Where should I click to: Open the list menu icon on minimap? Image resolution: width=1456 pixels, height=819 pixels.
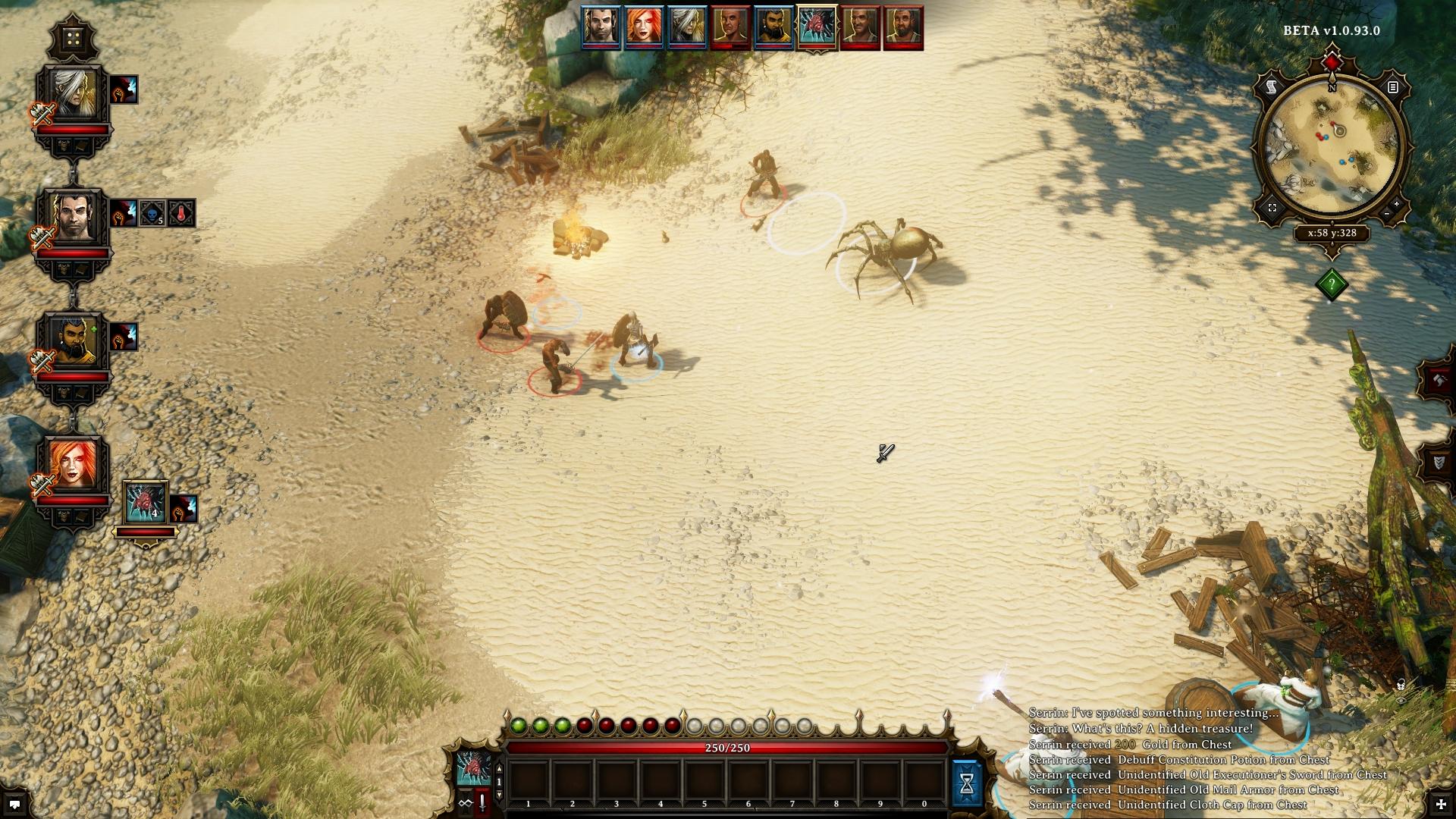tap(1392, 88)
